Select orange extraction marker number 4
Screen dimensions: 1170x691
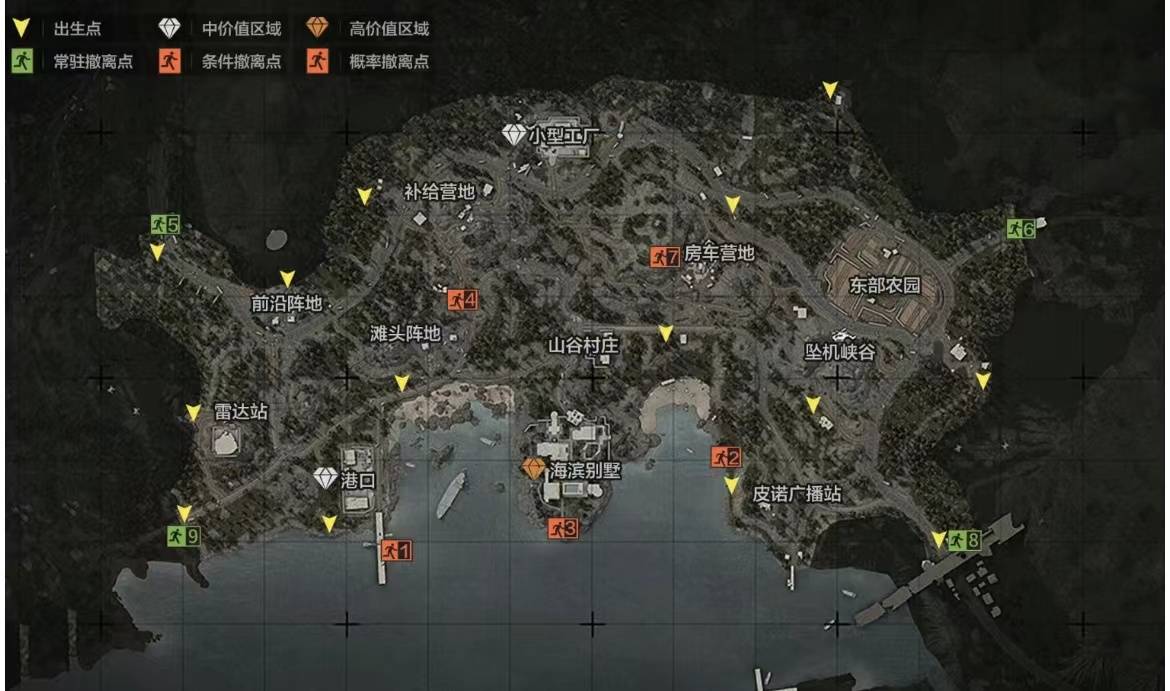[x=462, y=299]
